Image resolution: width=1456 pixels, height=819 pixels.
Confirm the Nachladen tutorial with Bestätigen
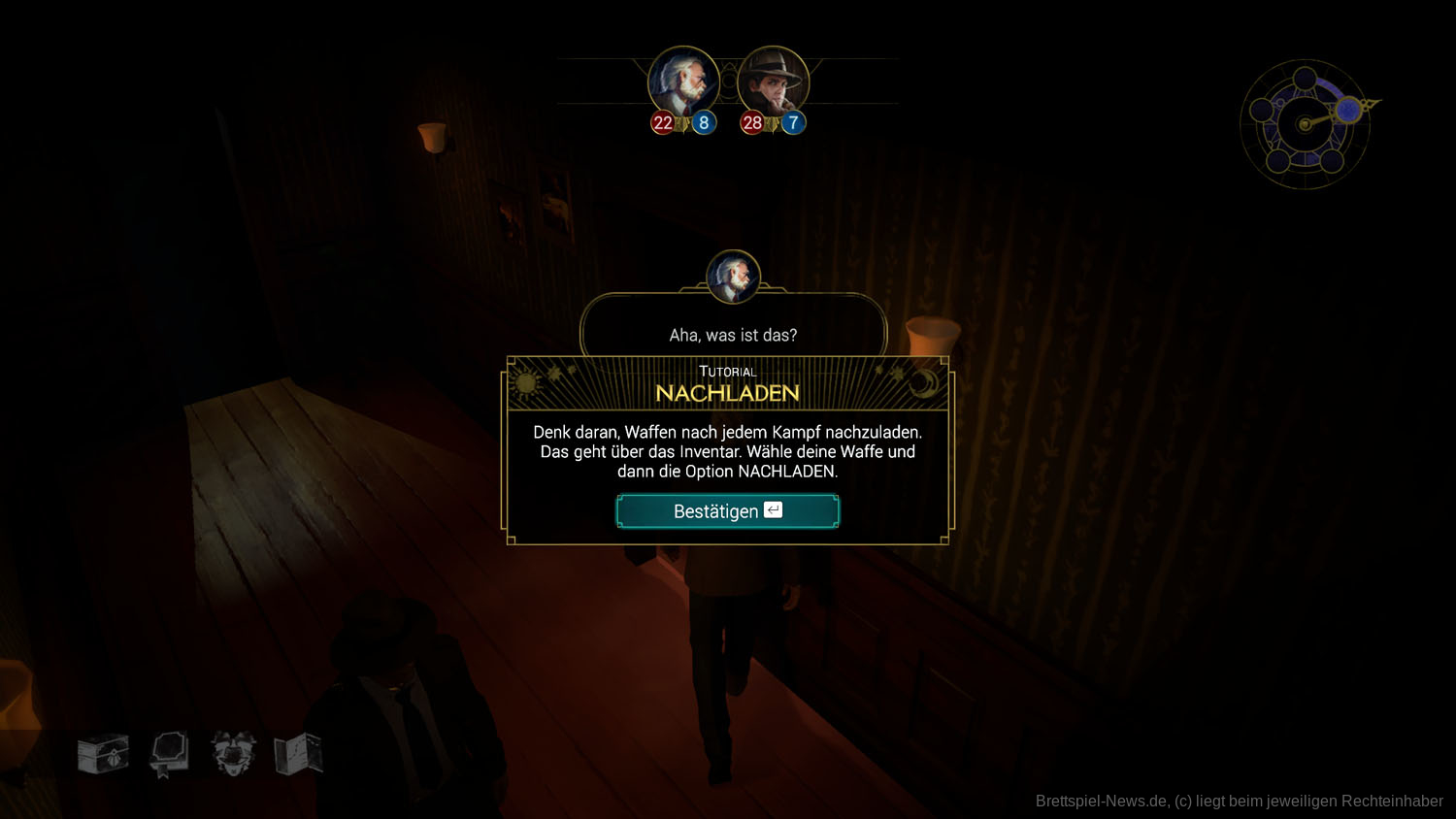point(727,511)
